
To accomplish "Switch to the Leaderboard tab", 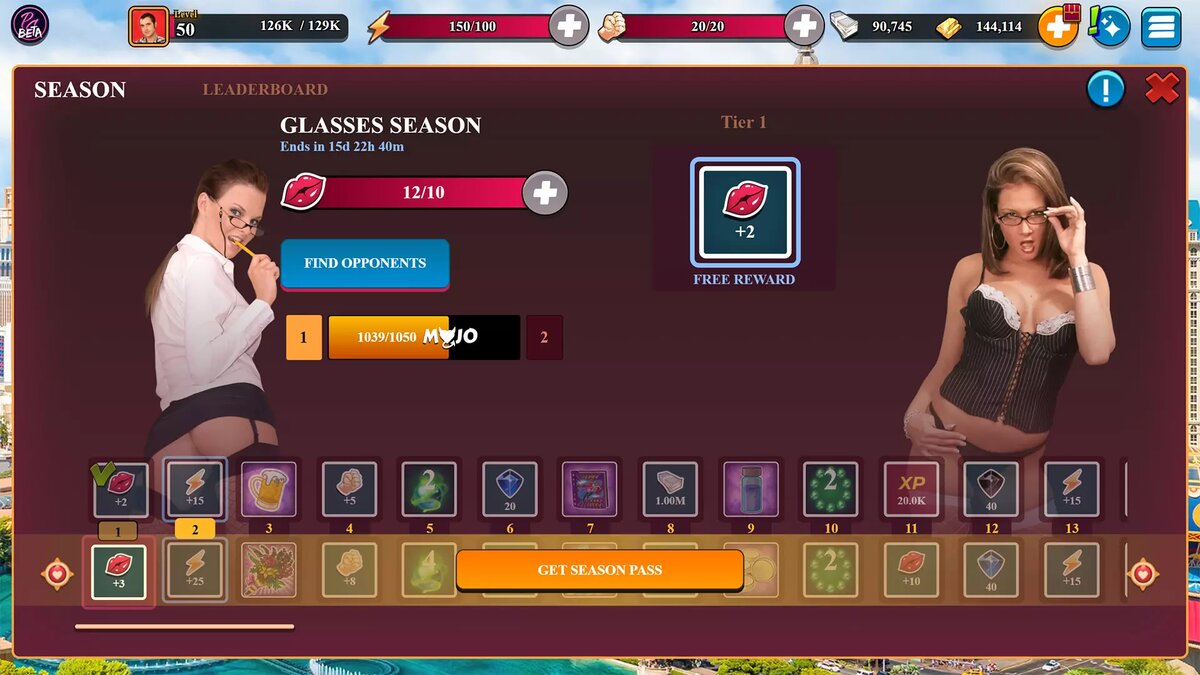I will 265,90.
